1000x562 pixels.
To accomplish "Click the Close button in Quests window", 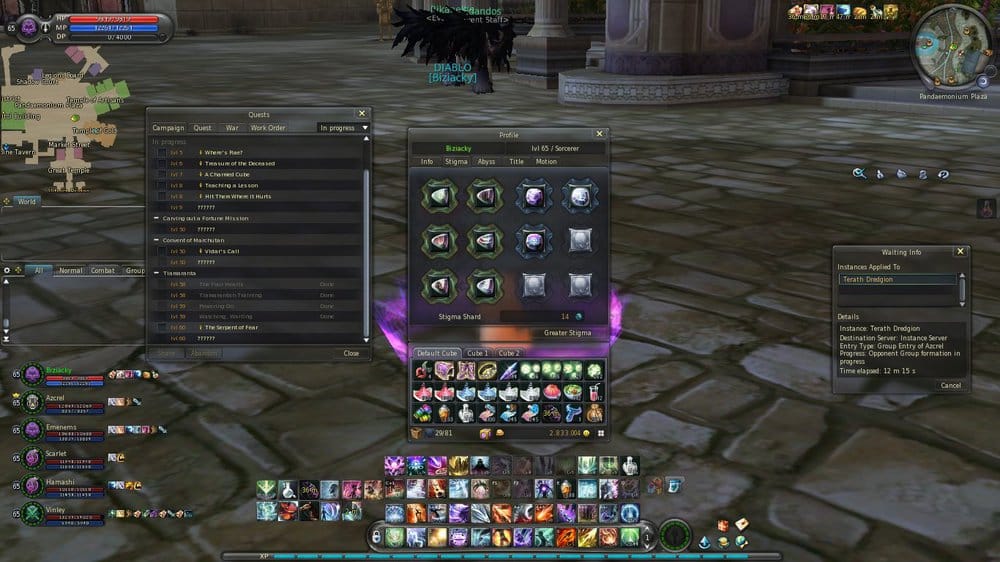I will pos(351,353).
